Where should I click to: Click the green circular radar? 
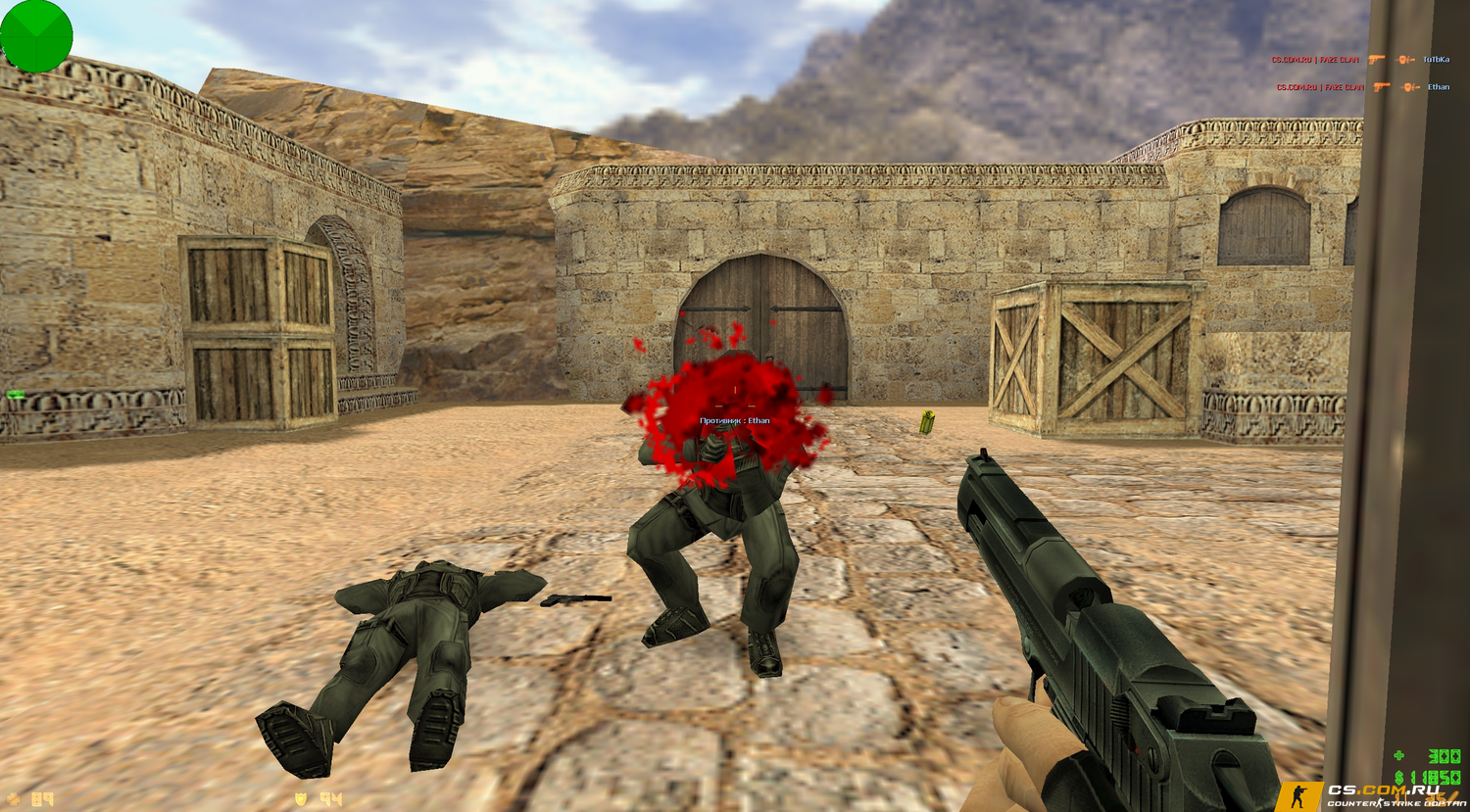[x=36, y=36]
